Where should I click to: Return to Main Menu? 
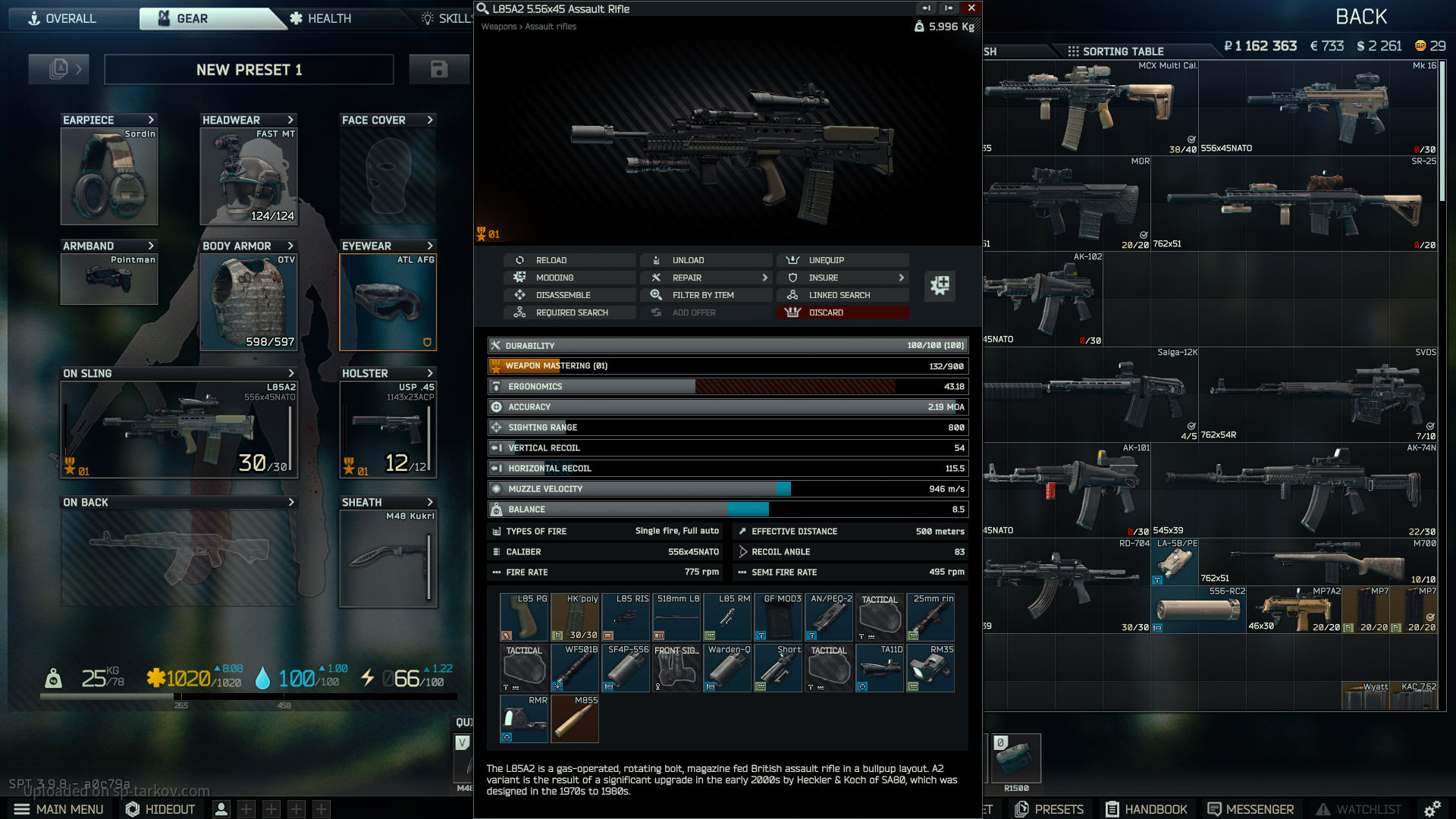click(59, 809)
